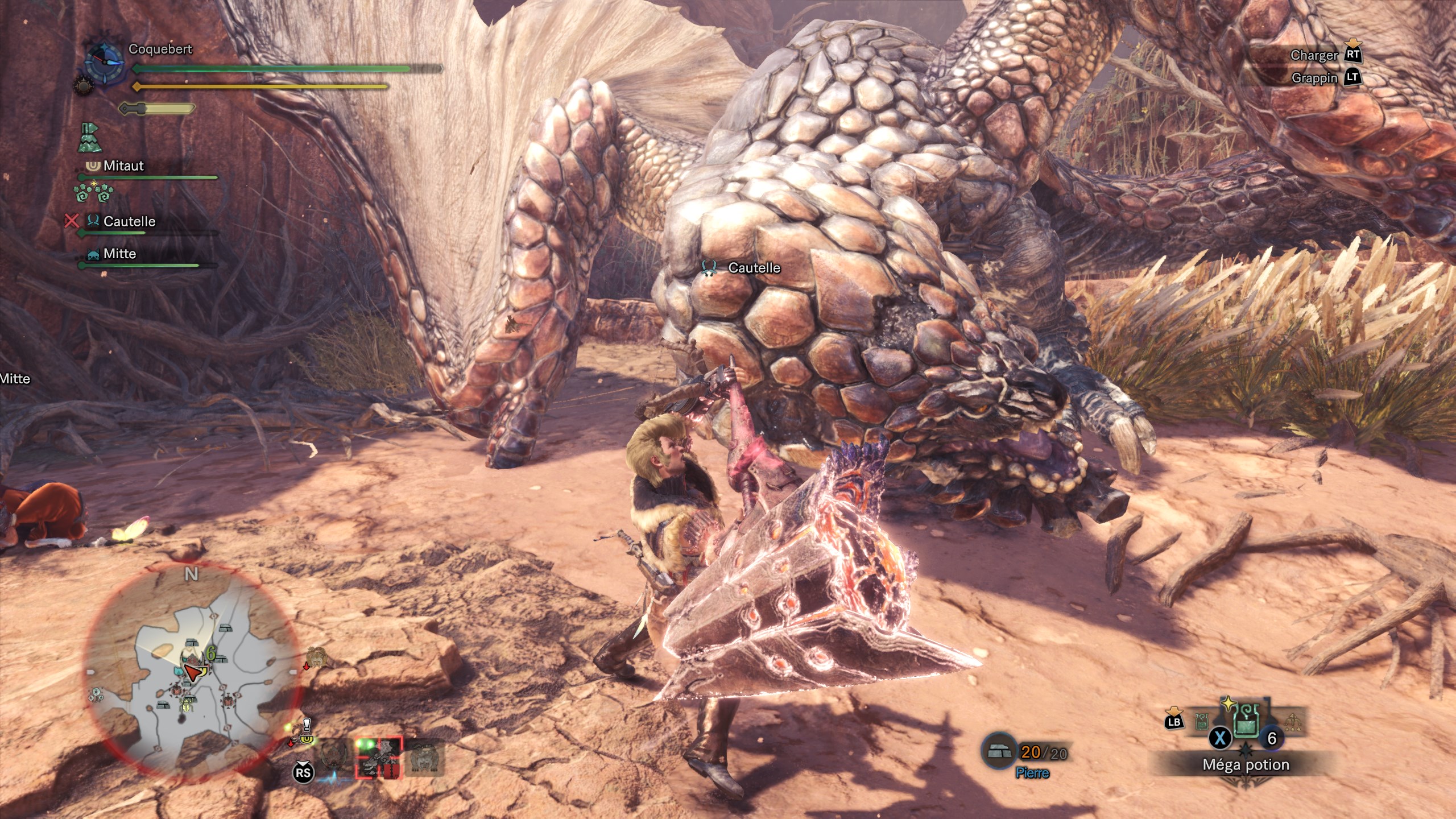
Task: Select Palico Mitte in the party list
Action: click(x=119, y=254)
